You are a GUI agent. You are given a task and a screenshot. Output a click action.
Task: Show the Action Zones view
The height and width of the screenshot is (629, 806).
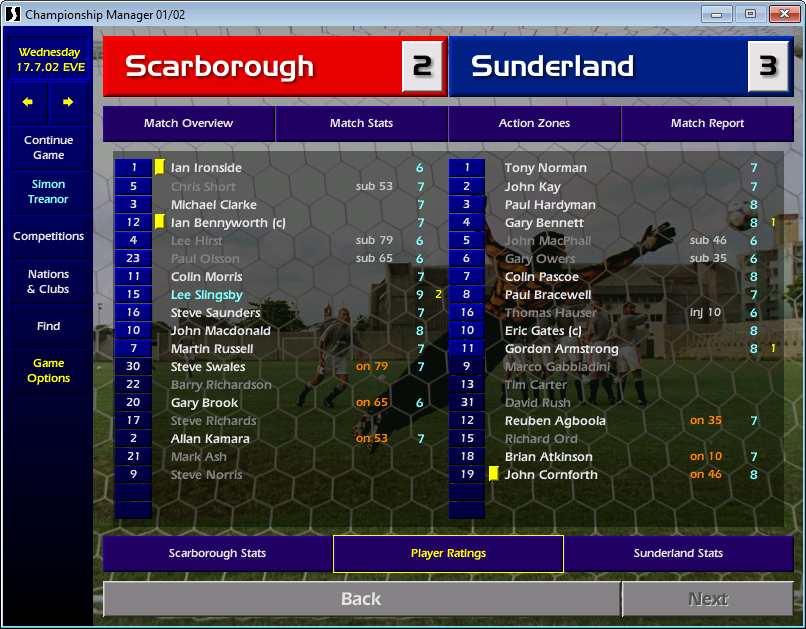point(534,124)
